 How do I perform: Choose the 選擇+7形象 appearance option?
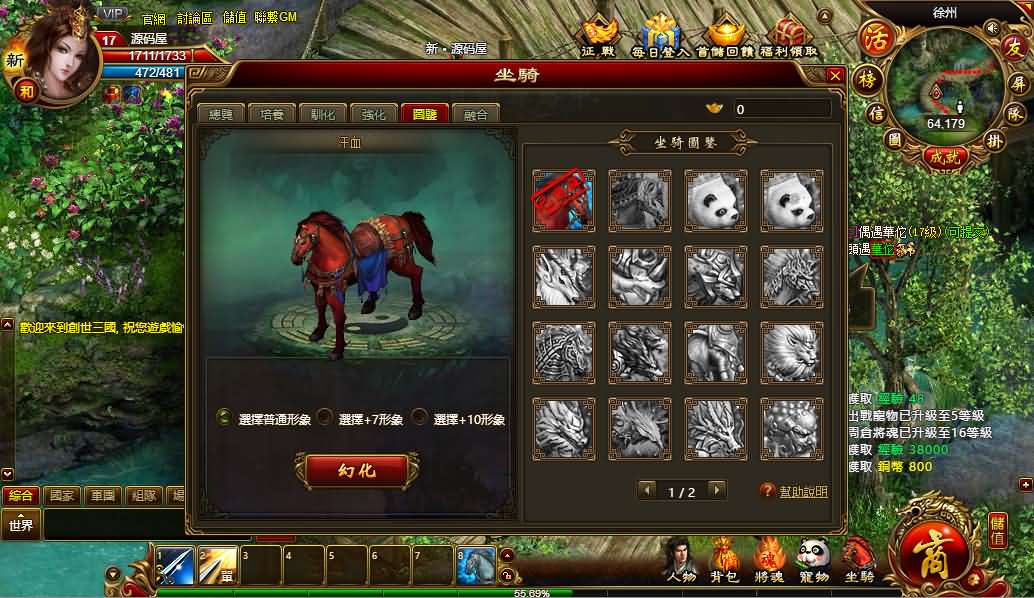325,418
